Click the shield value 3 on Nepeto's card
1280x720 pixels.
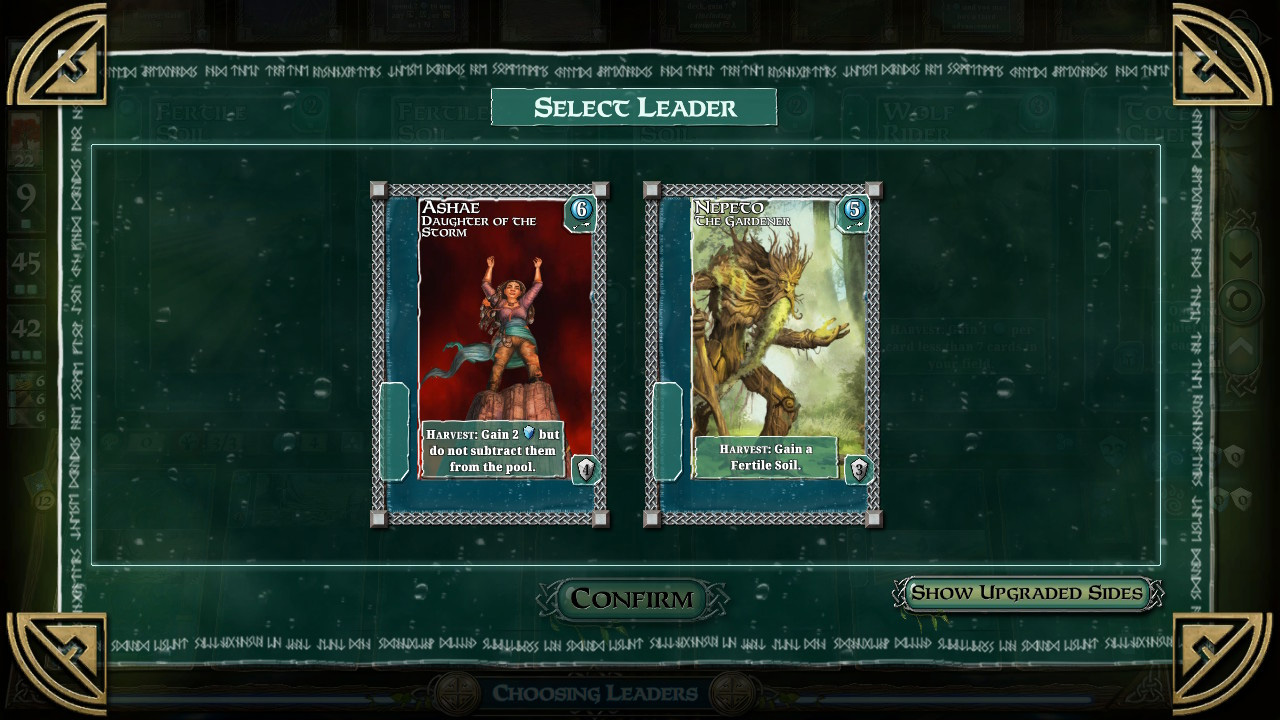pos(858,468)
